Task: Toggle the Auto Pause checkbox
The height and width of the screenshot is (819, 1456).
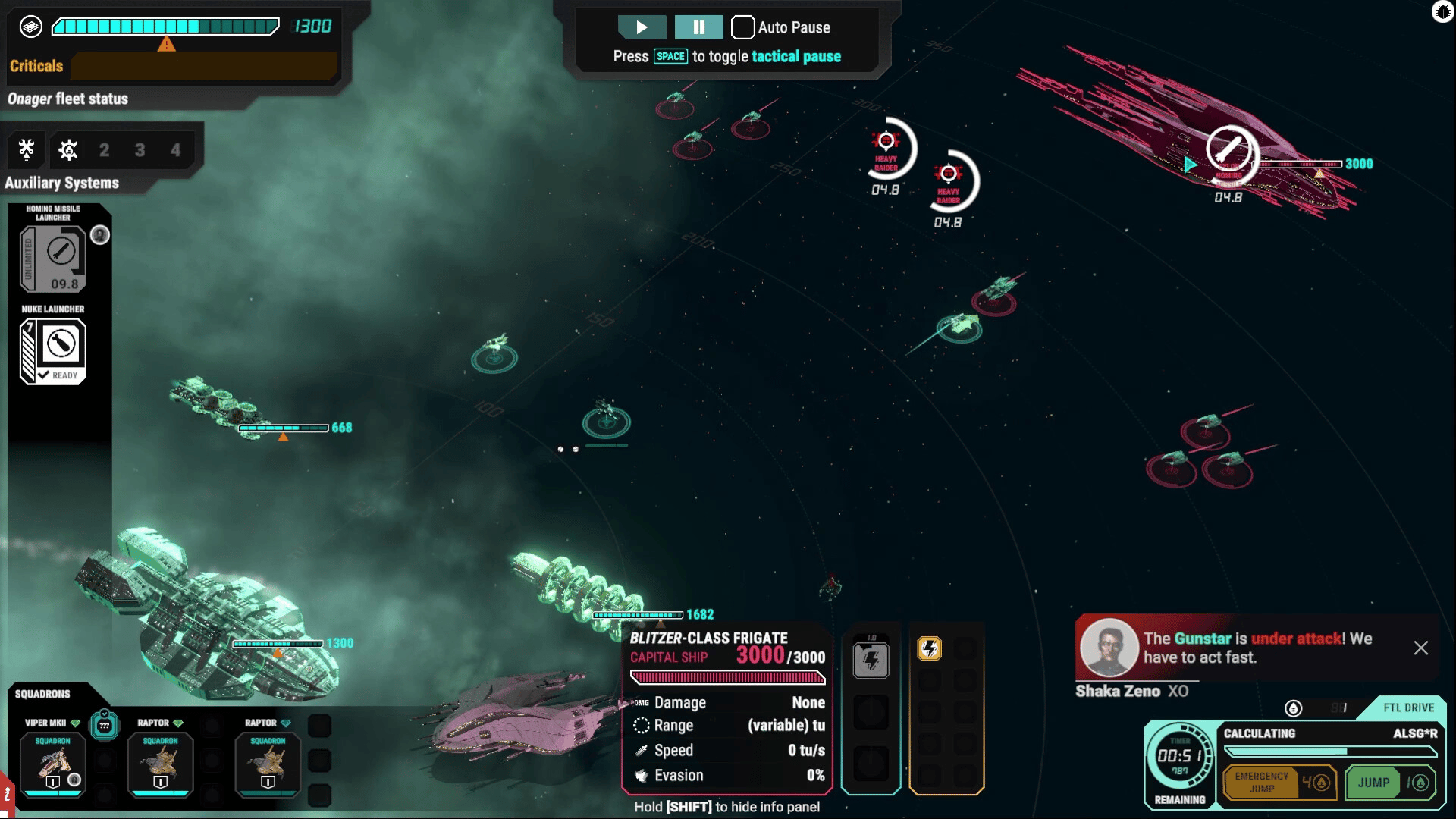Action: coord(742,27)
